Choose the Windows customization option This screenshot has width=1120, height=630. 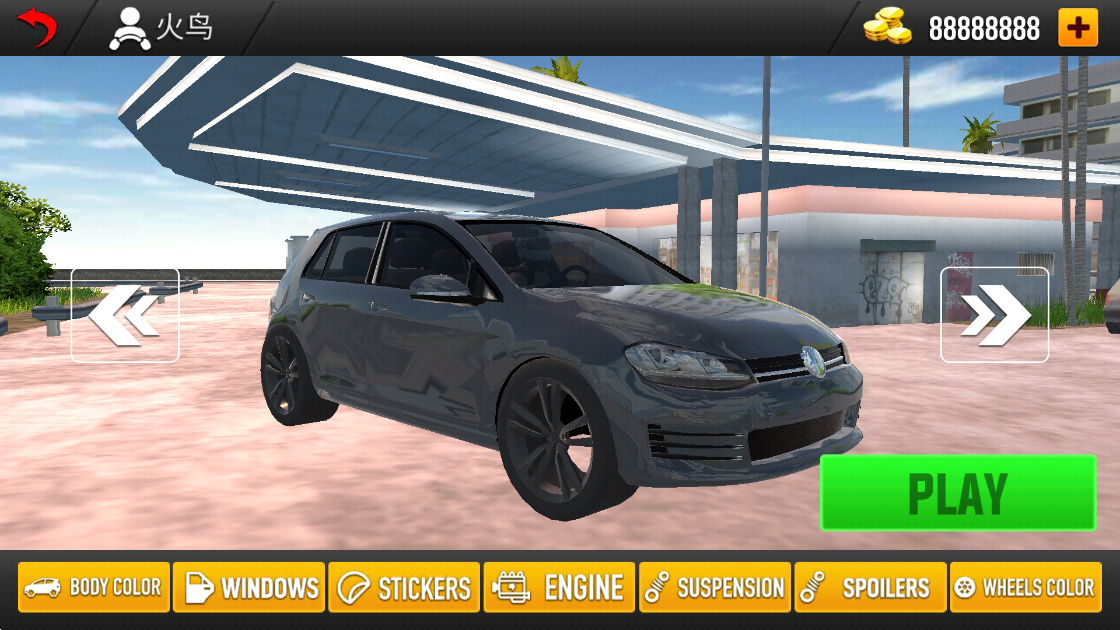pos(249,587)
